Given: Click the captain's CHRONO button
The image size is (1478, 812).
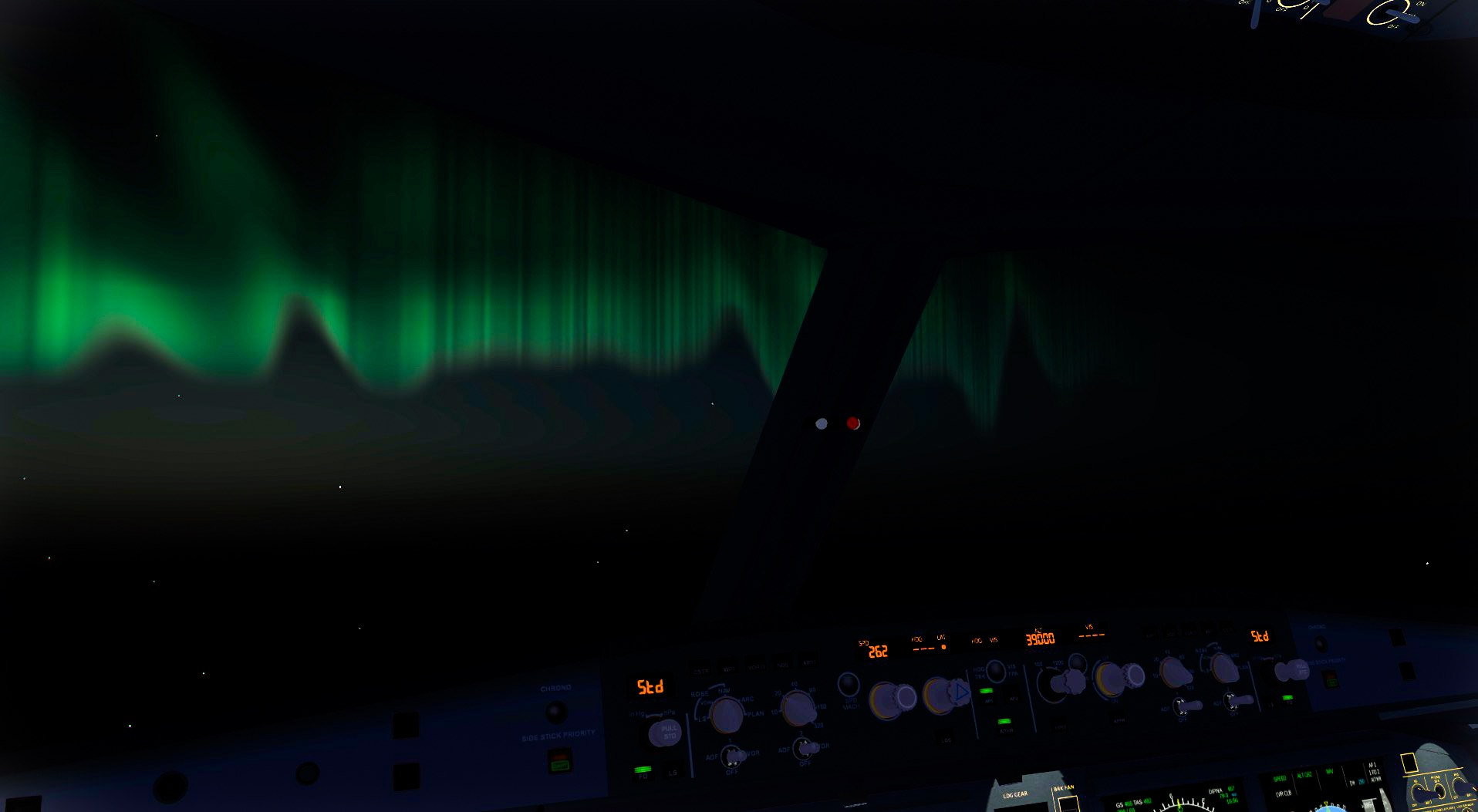Looking at the screenshot, I should click(x=555, y=712).
